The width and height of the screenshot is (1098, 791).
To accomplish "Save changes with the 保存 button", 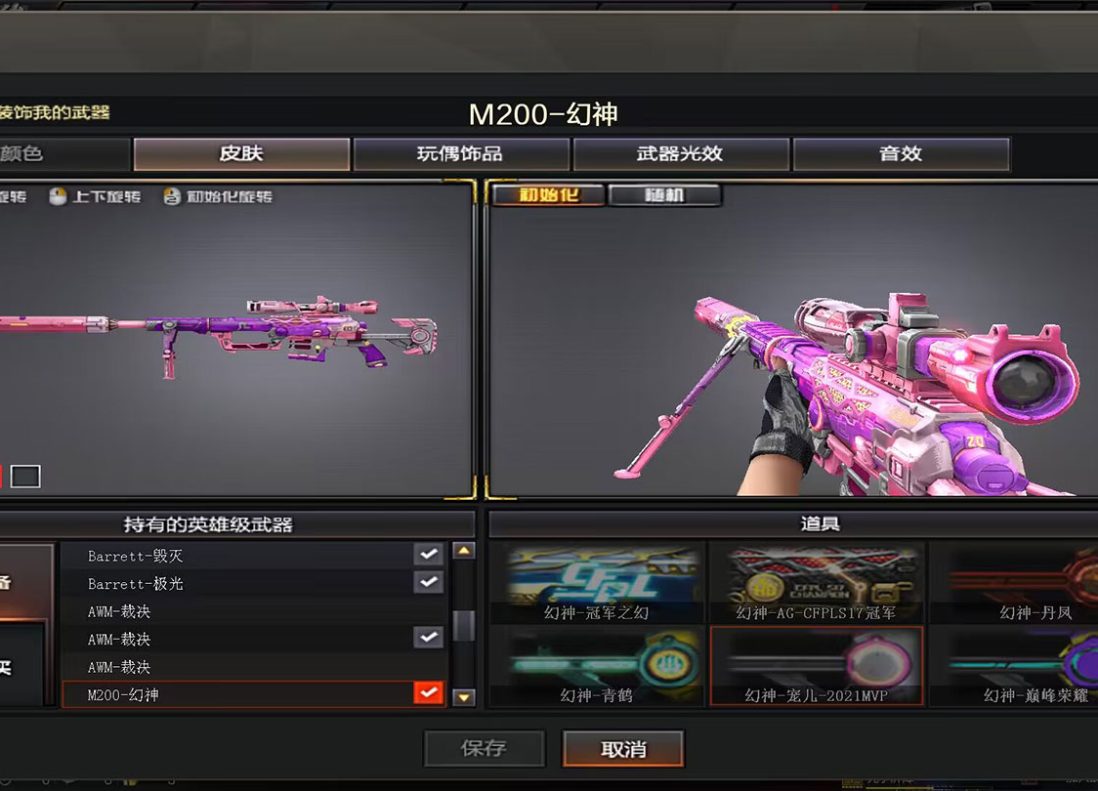I will pos(484,748).
